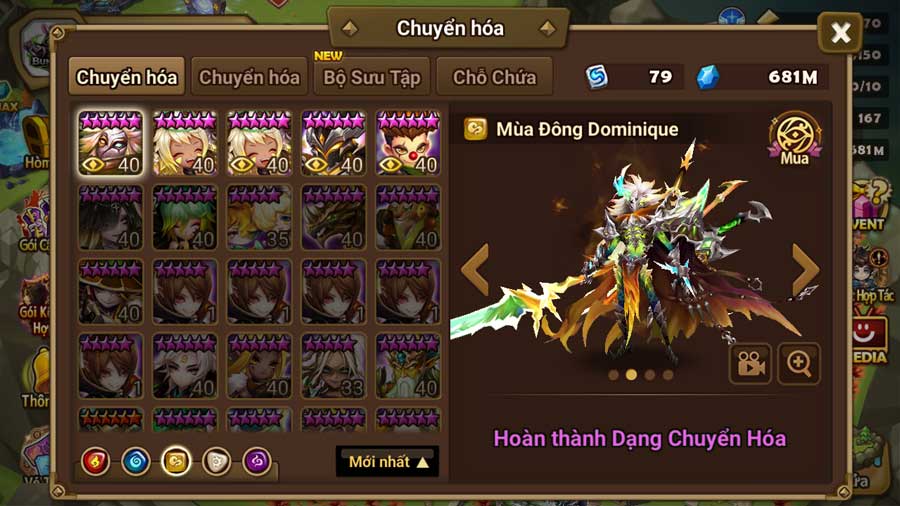Show the next transformation form
The height and width of the screenshot is (506, 900).
pos(805,270)
